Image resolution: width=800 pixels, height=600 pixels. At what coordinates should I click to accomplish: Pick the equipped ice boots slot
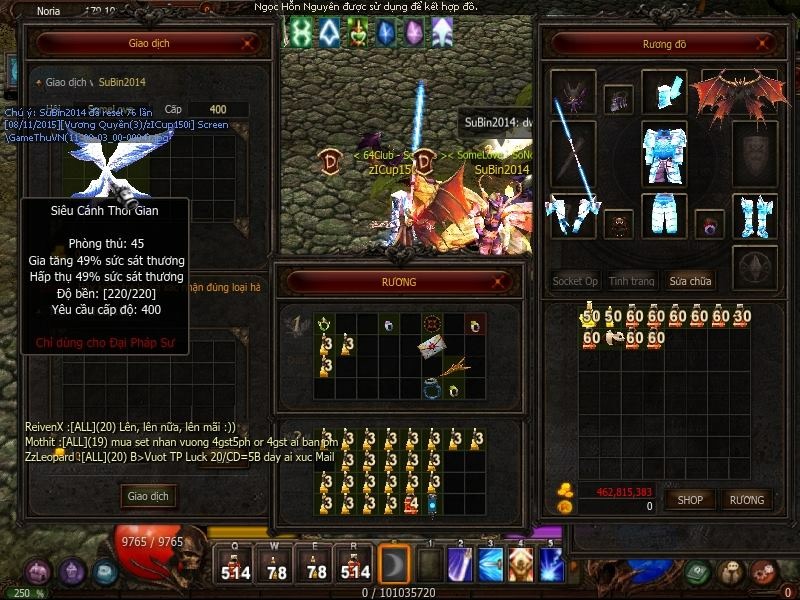754,214
